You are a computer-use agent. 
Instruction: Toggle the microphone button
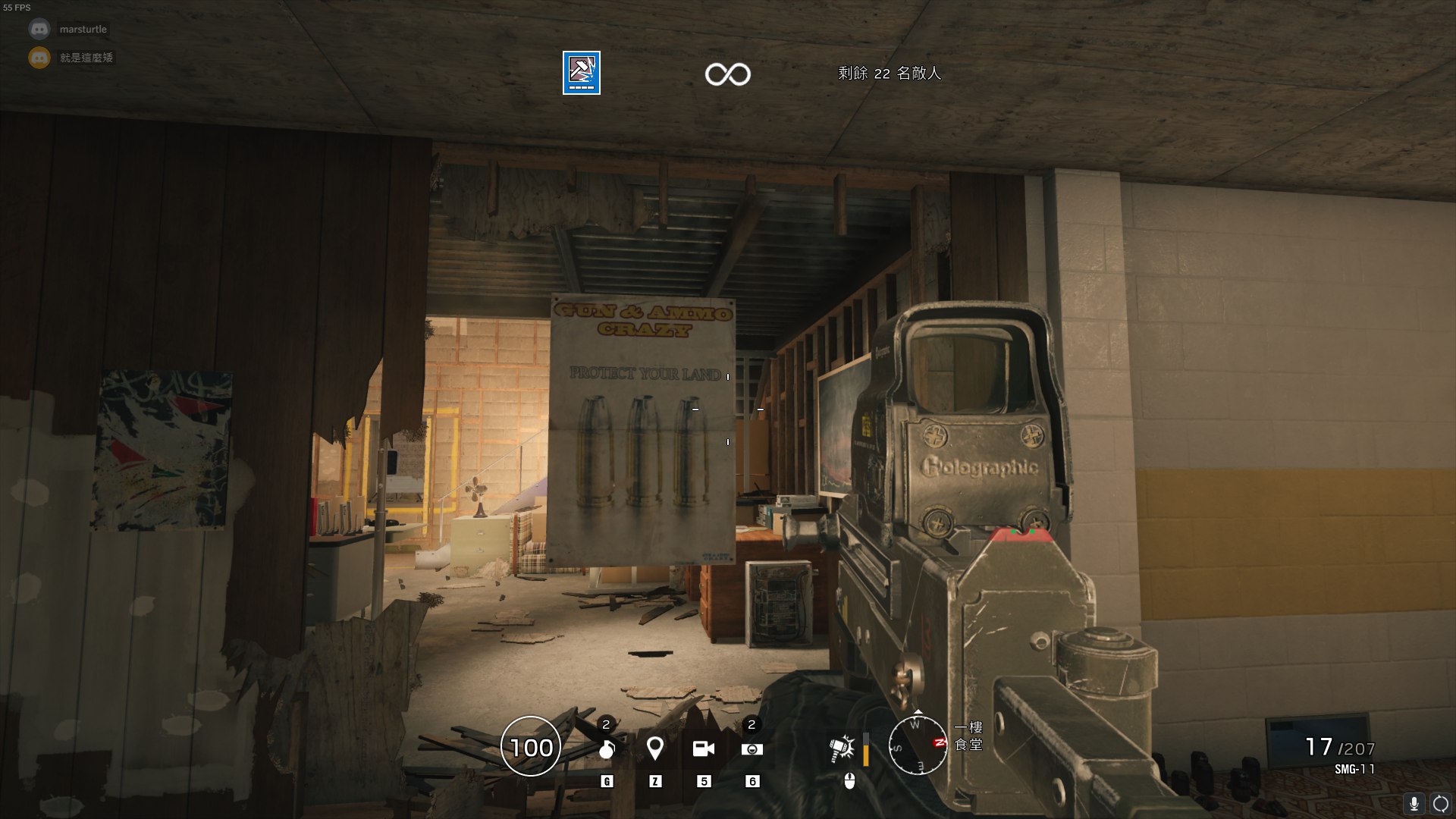(x=1414, y=804)
